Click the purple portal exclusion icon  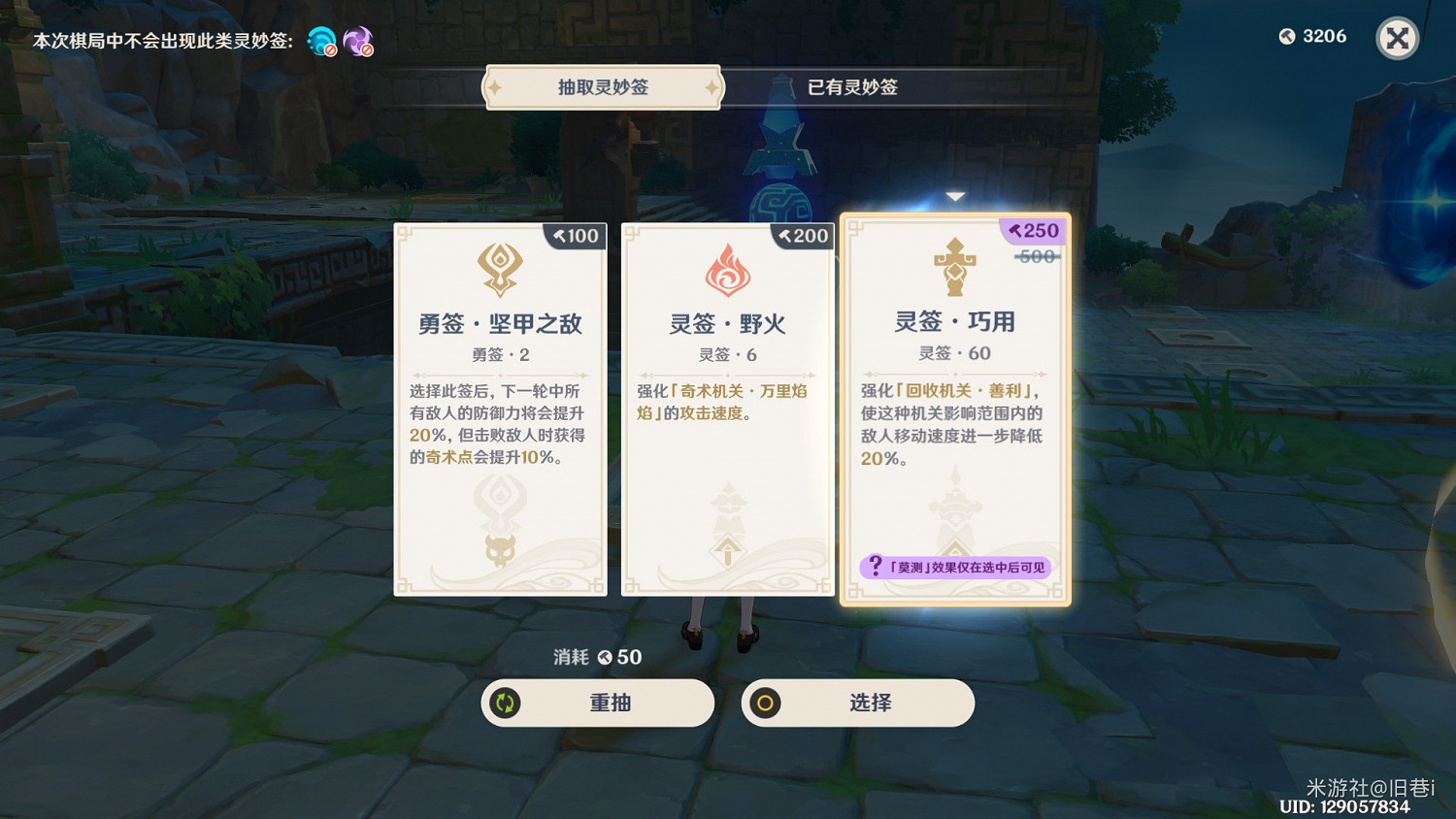tap(358, 41)
